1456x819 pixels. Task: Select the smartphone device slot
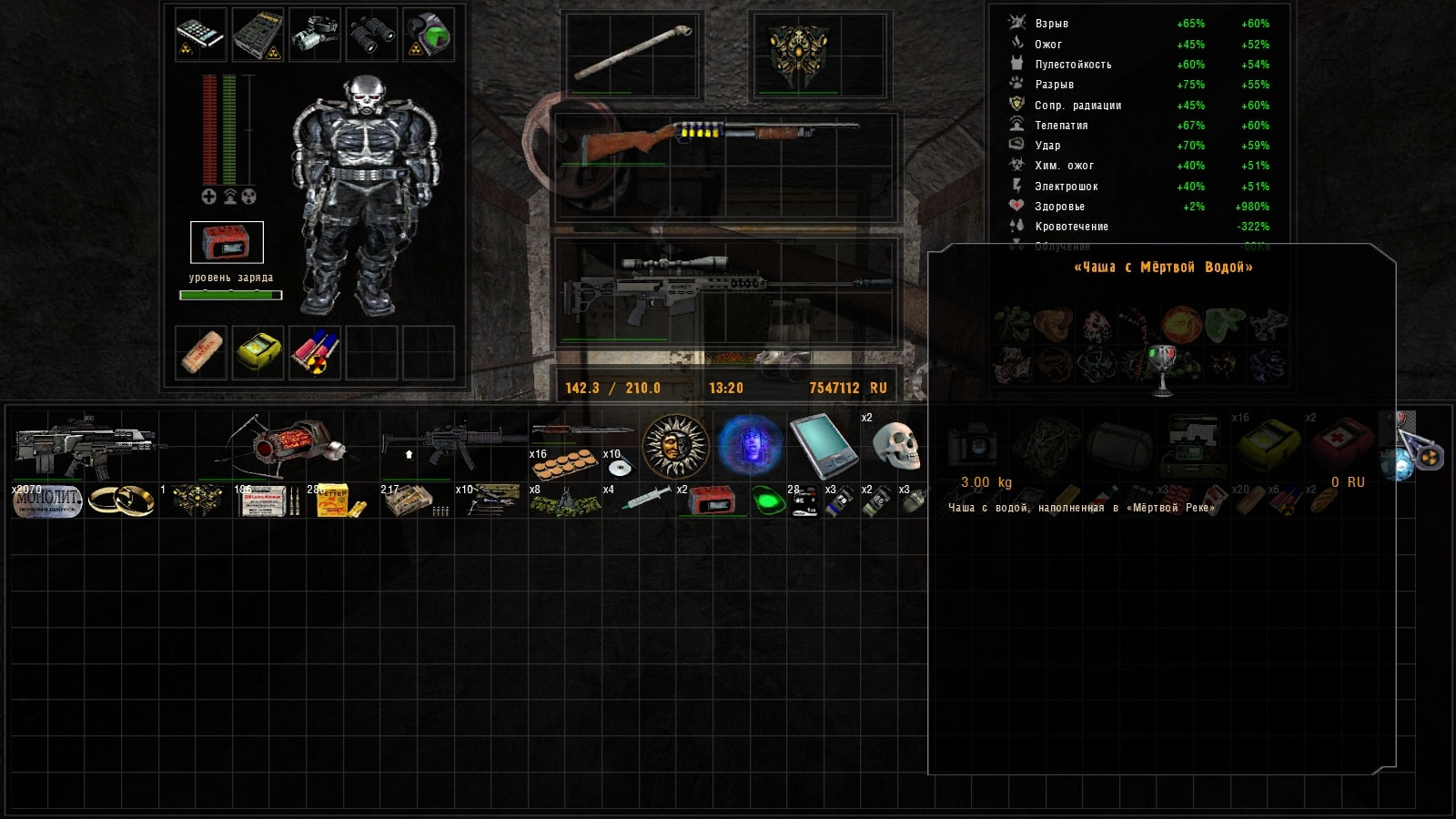point(200,35)
